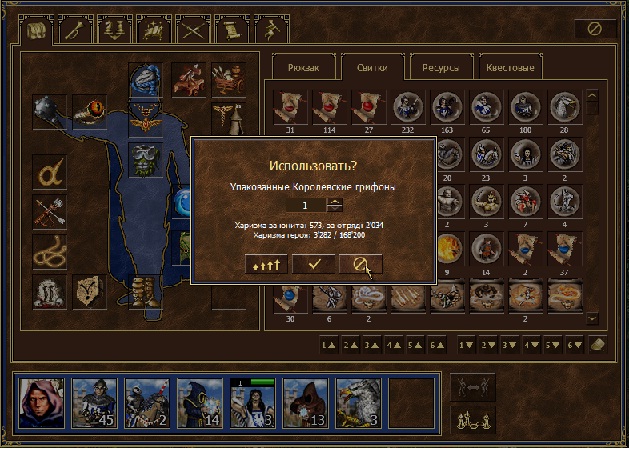Click the inventory scrollbar down arrow
The image size is (630, 450).
point(592,318)
